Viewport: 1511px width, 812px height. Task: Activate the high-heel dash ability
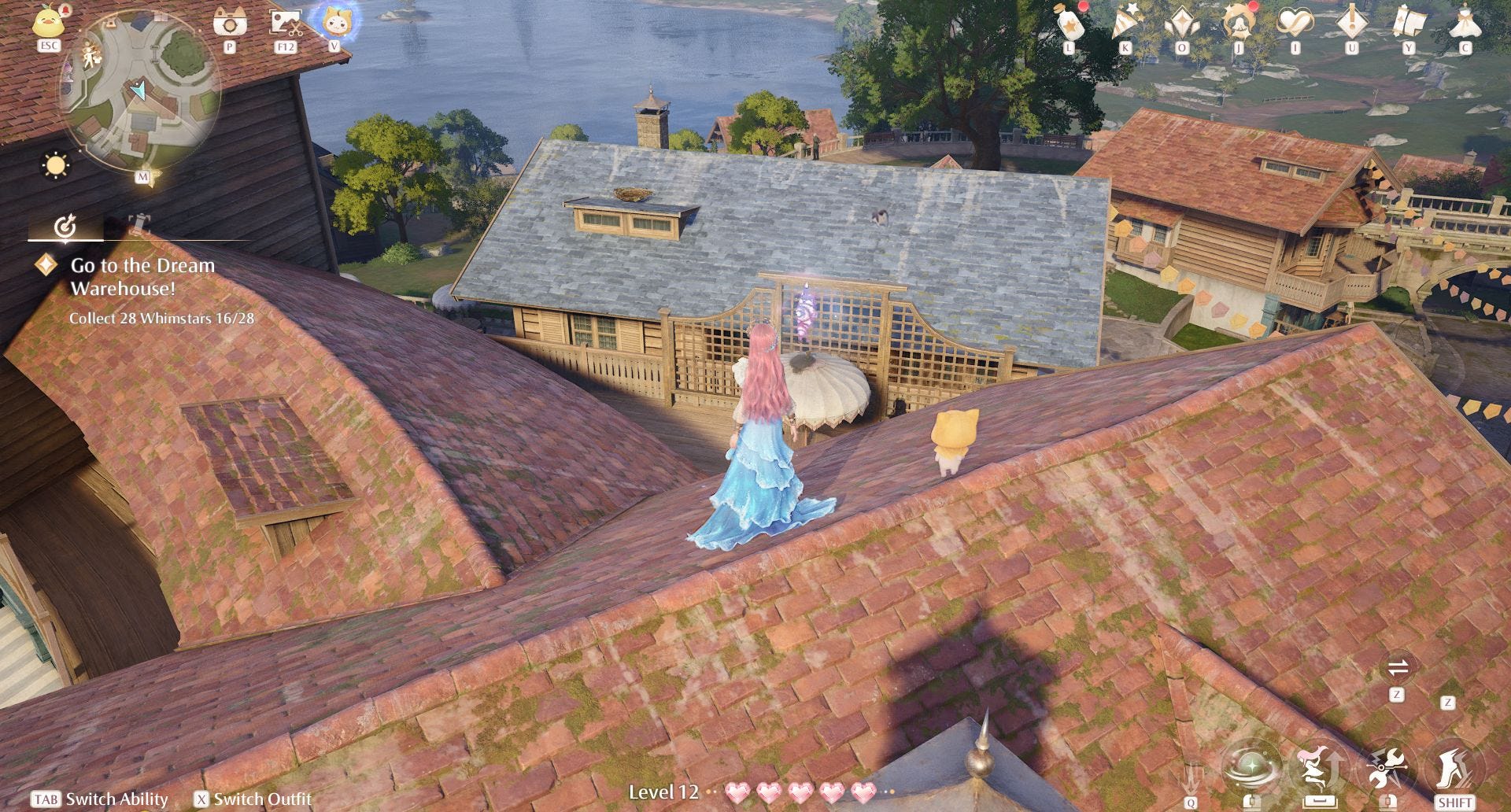click(x=1455, y=769)
